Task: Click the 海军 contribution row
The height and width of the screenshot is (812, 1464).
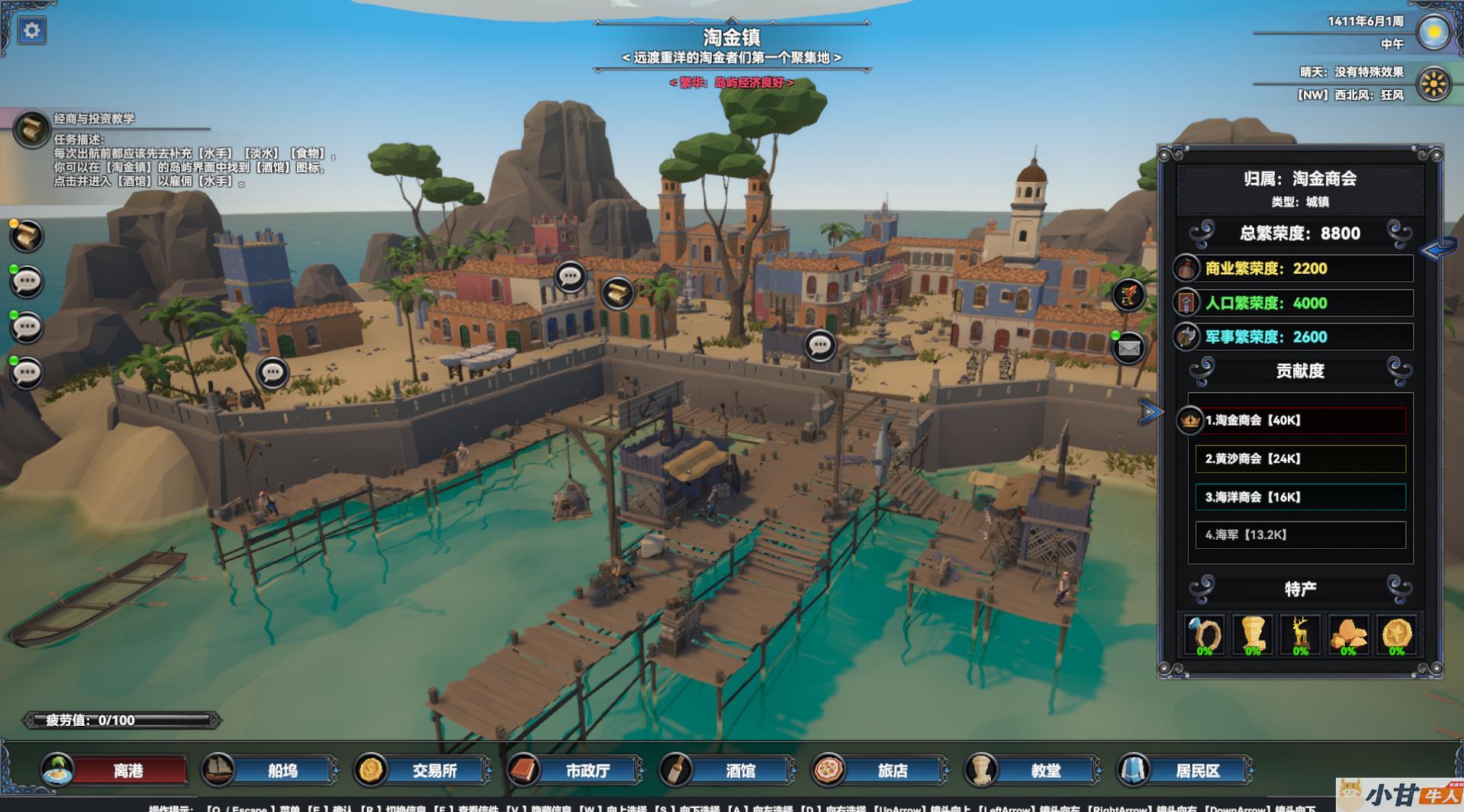Action: click(1300, 535)
